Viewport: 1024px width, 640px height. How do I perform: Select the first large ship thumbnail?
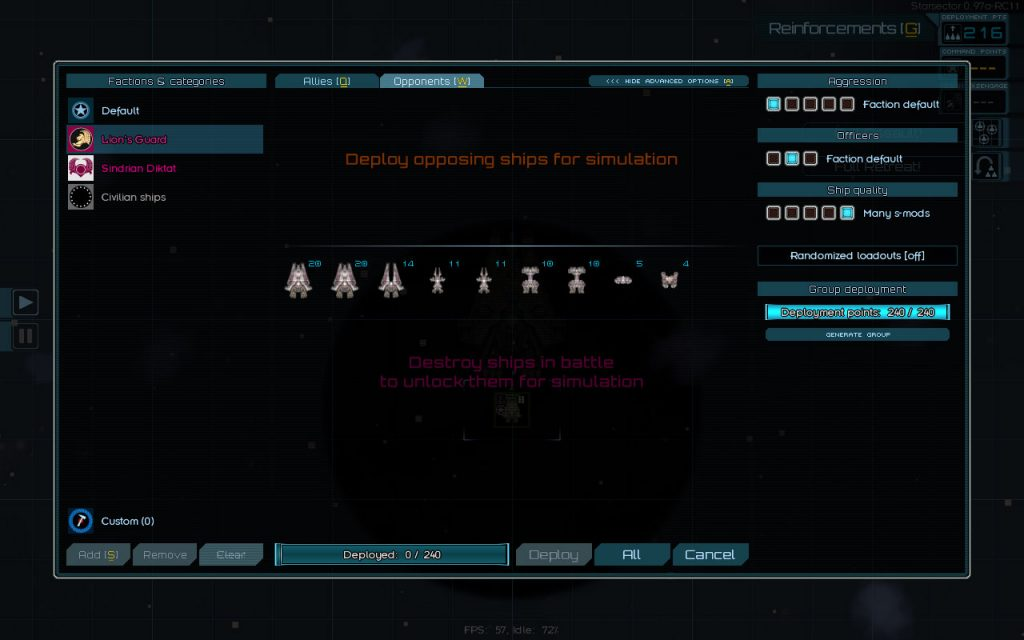(x=299, y=281)
